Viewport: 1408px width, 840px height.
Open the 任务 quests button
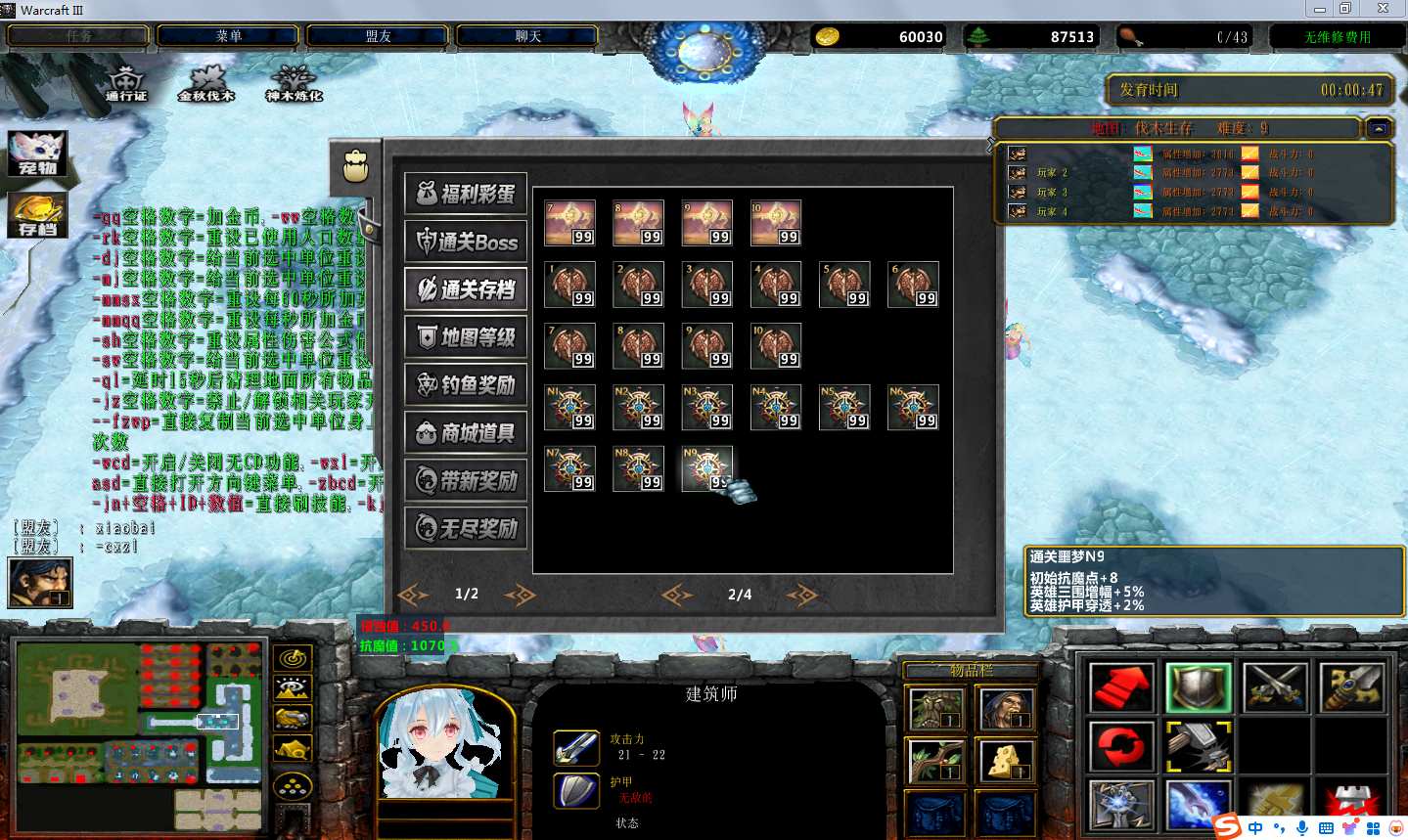click(x=79, y=36)
